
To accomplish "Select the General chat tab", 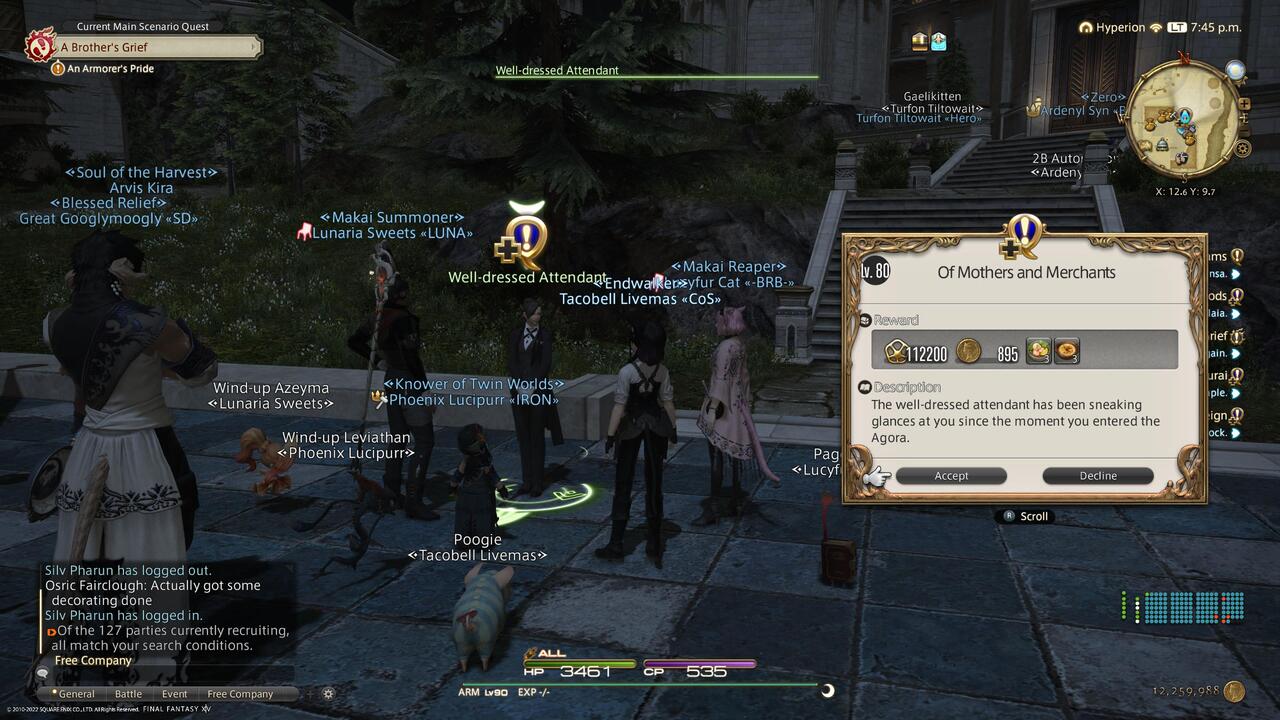I will [x=76, y=693].
